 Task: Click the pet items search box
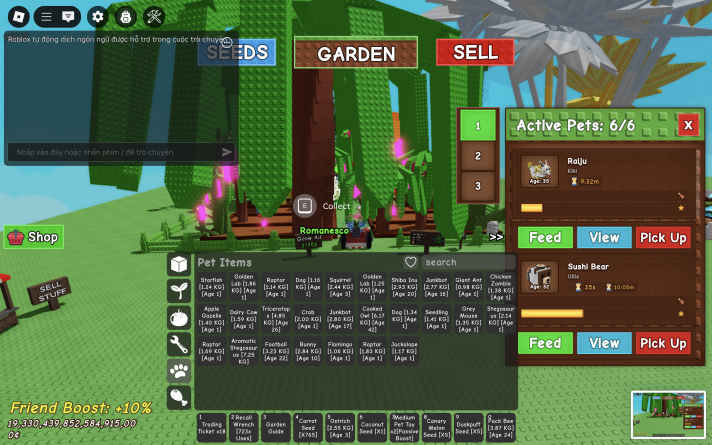coord(462,262)
